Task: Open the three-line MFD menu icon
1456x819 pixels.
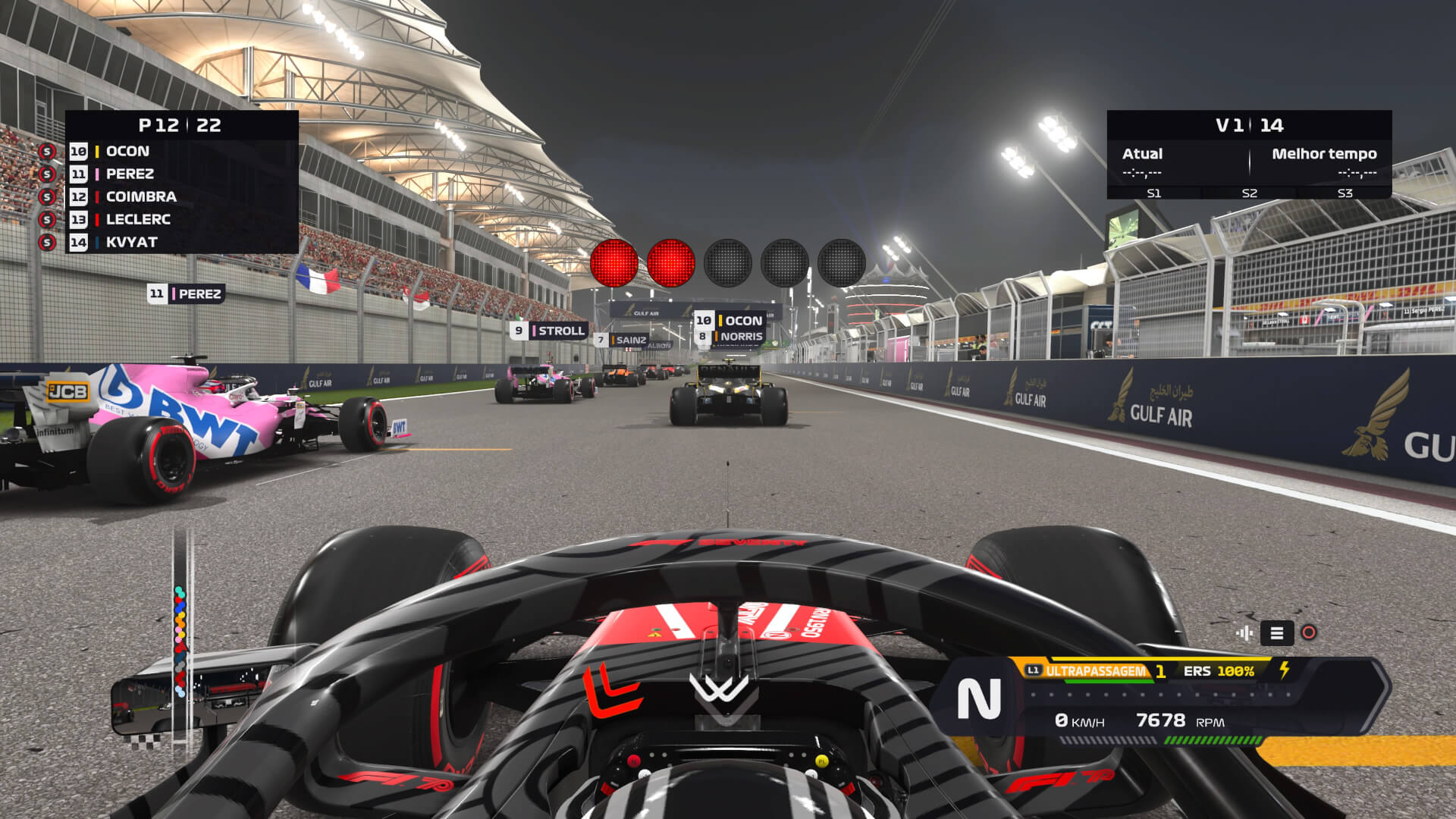Action: tap(1277, 633)
